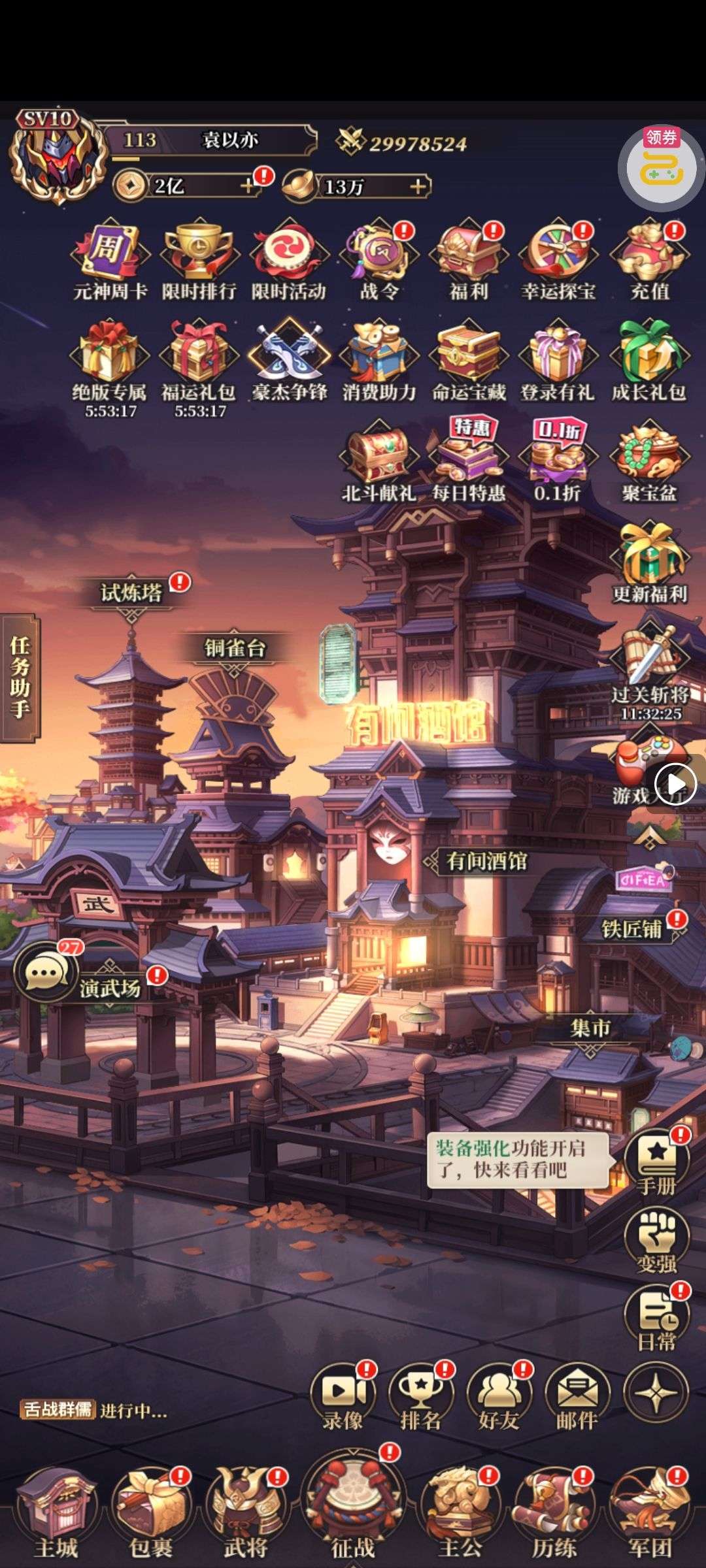Open the 福利 treasure chest menu
The height and width of the screenshot is (1568, 706).
point(468,256)
